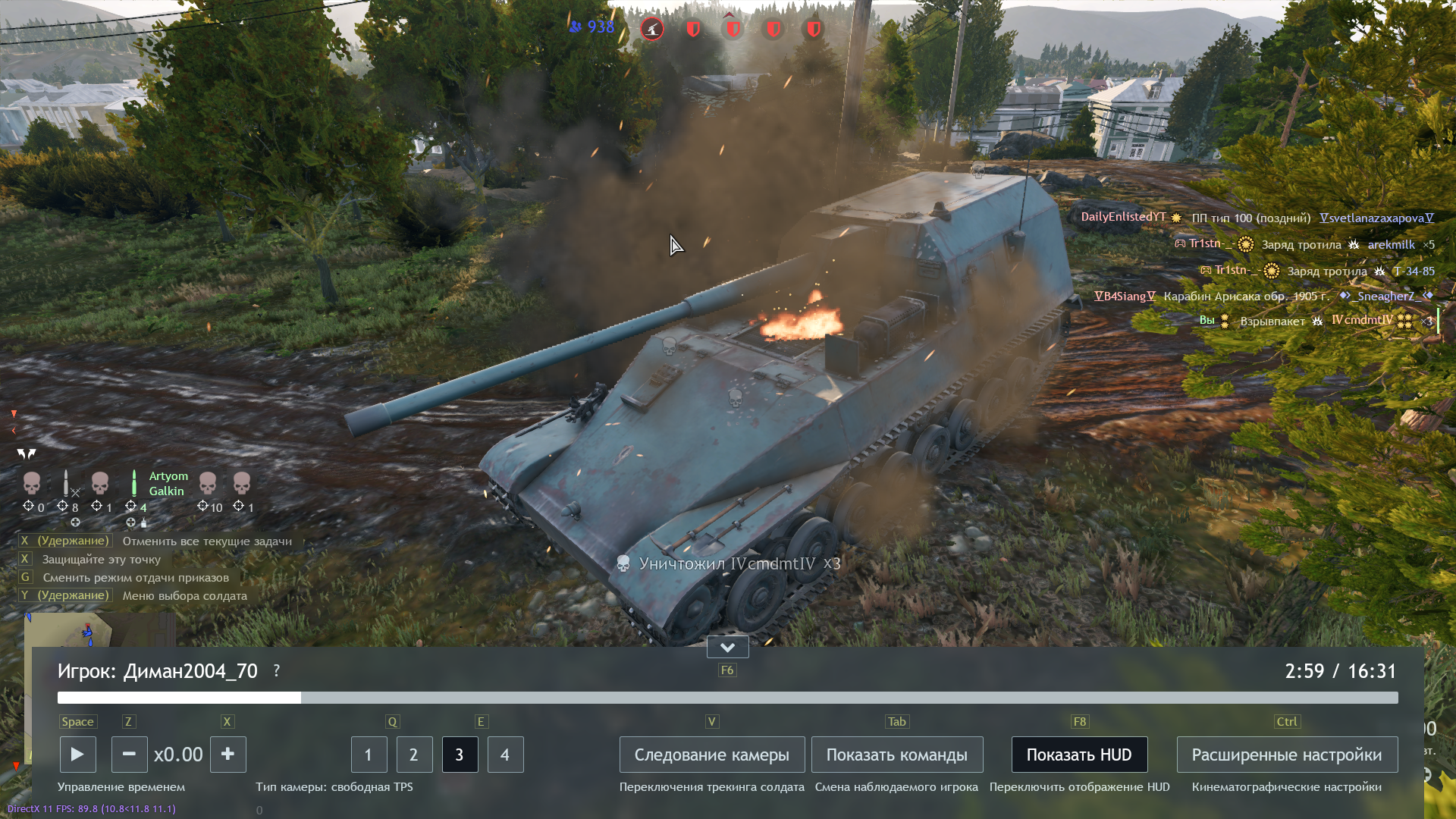The height and width of the screenshot is (819, 1456).
Task: Resume replay with the play button
Action: coord(77,755)
